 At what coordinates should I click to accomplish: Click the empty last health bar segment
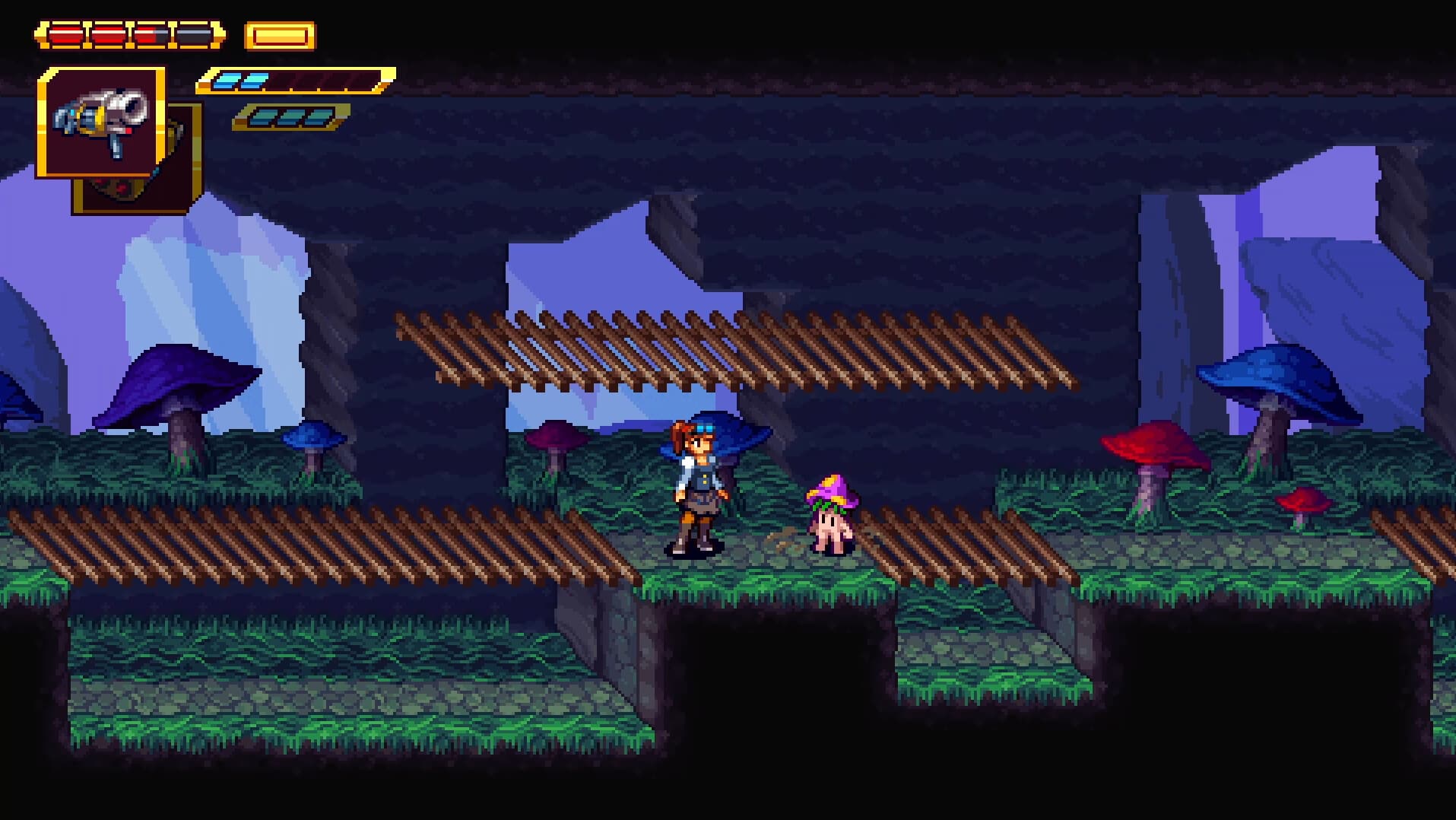tap(192, 33)
